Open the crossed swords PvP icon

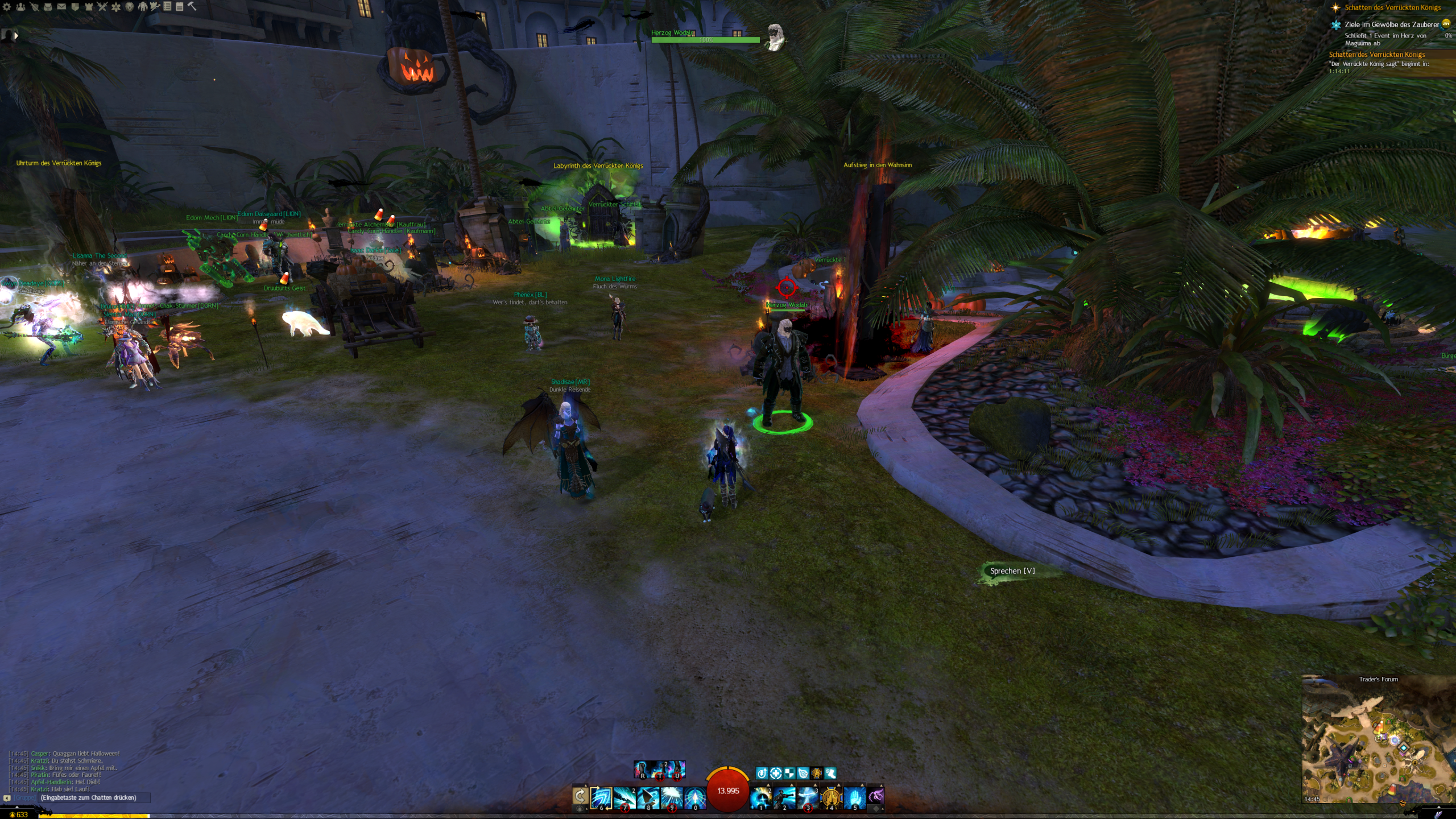102,7
